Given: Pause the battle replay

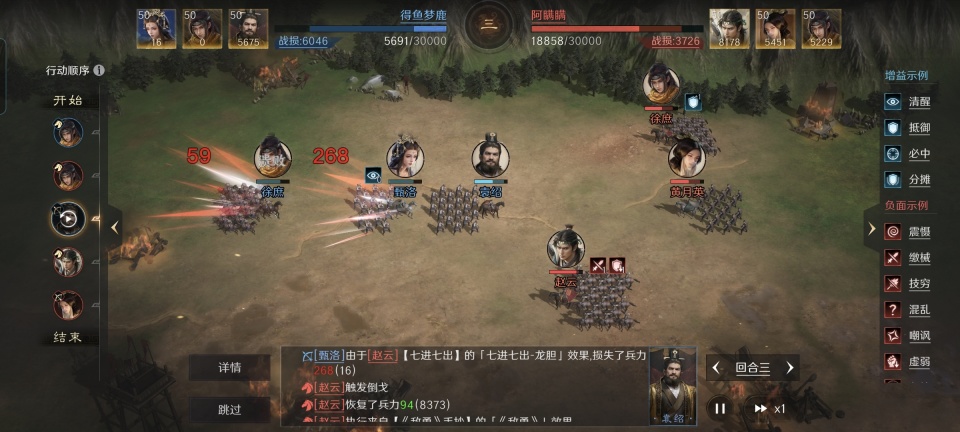Looking at the screenshot, I should 719,408.
